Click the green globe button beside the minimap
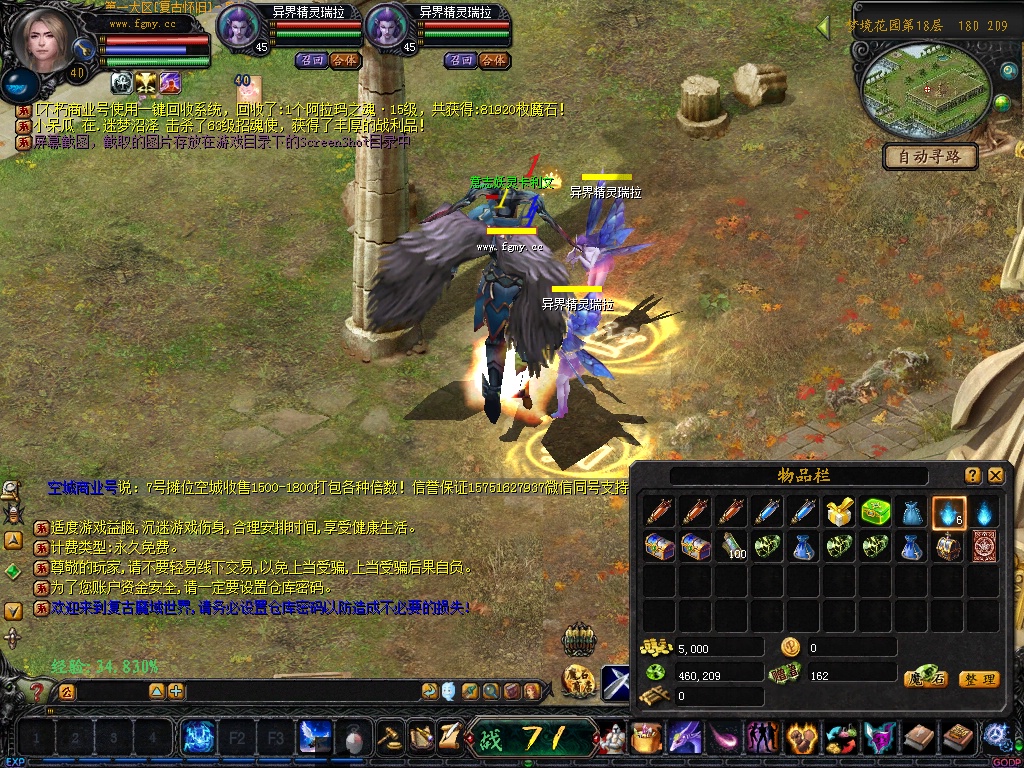 pyautogui.click(x=1002, y=103)
